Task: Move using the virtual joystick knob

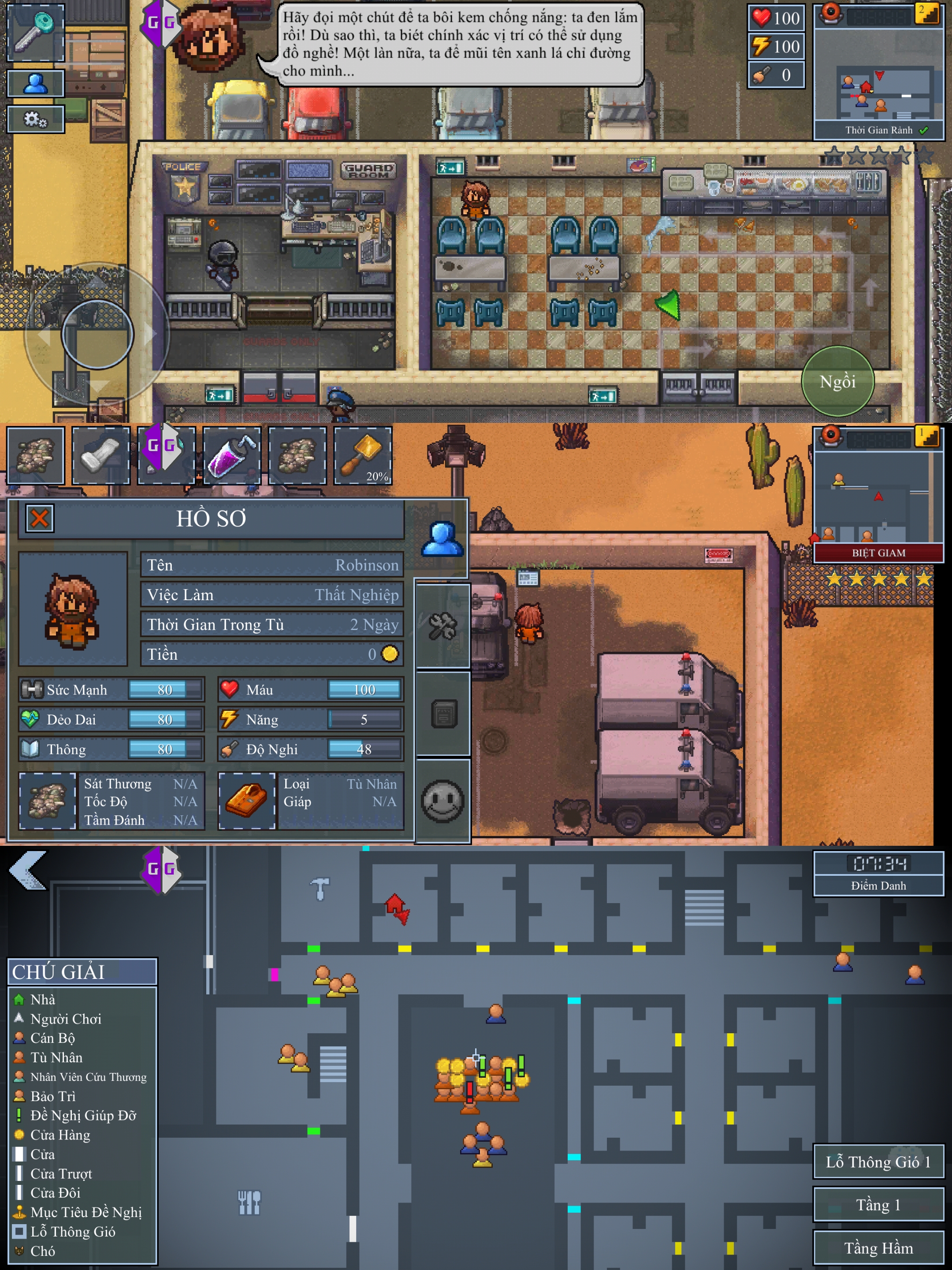Action: (x=97, y=333)
